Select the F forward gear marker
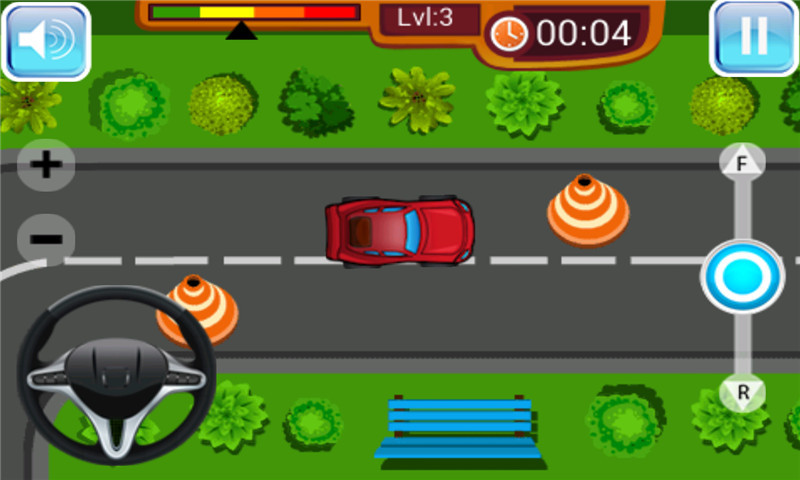The image size is (800, 480). point(742,163)
